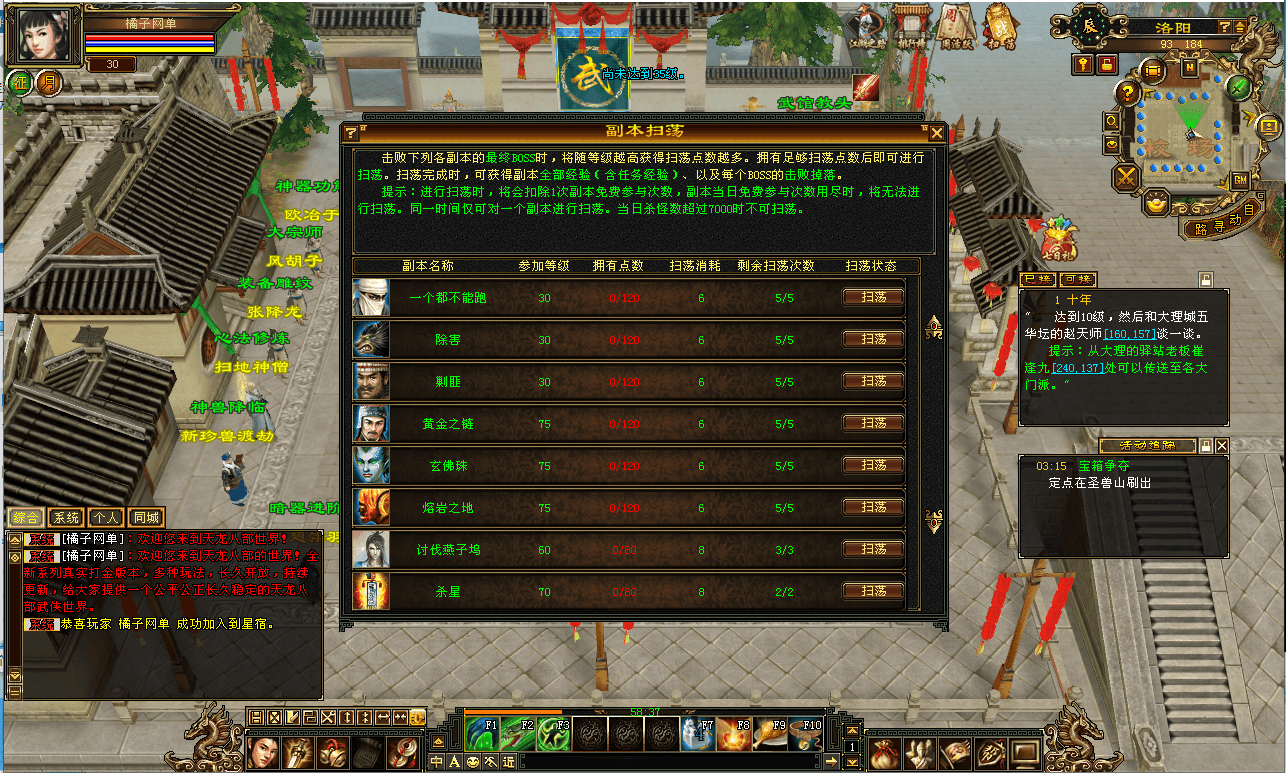Toggle the 中 input mode in the chat bar
Image resolution: width=1286 pixels, height=773 pixels.
coord(434,762)
